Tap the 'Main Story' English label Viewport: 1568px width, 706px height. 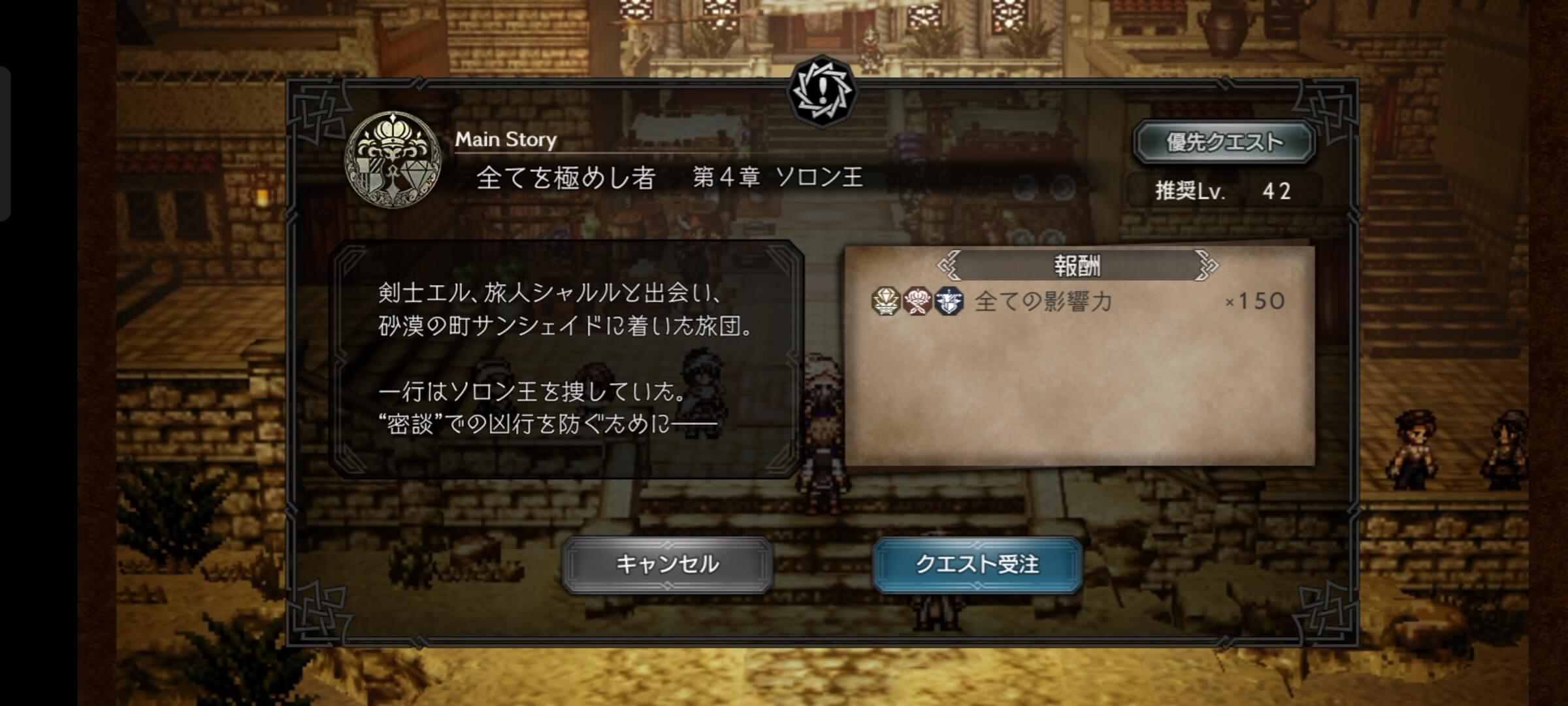(506, 138)
